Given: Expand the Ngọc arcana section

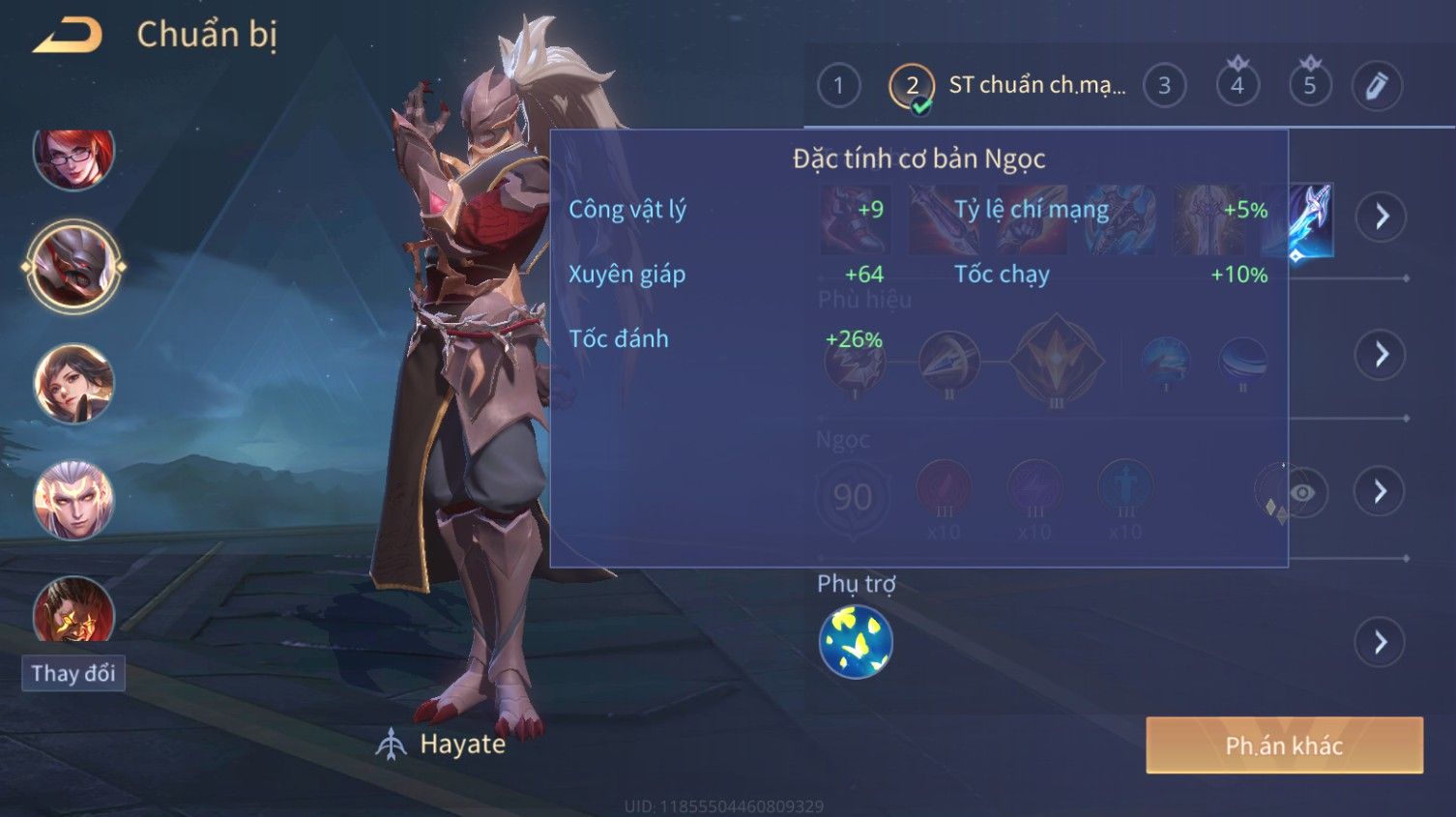Looking at the screenshot, I should pos(1381,492).
